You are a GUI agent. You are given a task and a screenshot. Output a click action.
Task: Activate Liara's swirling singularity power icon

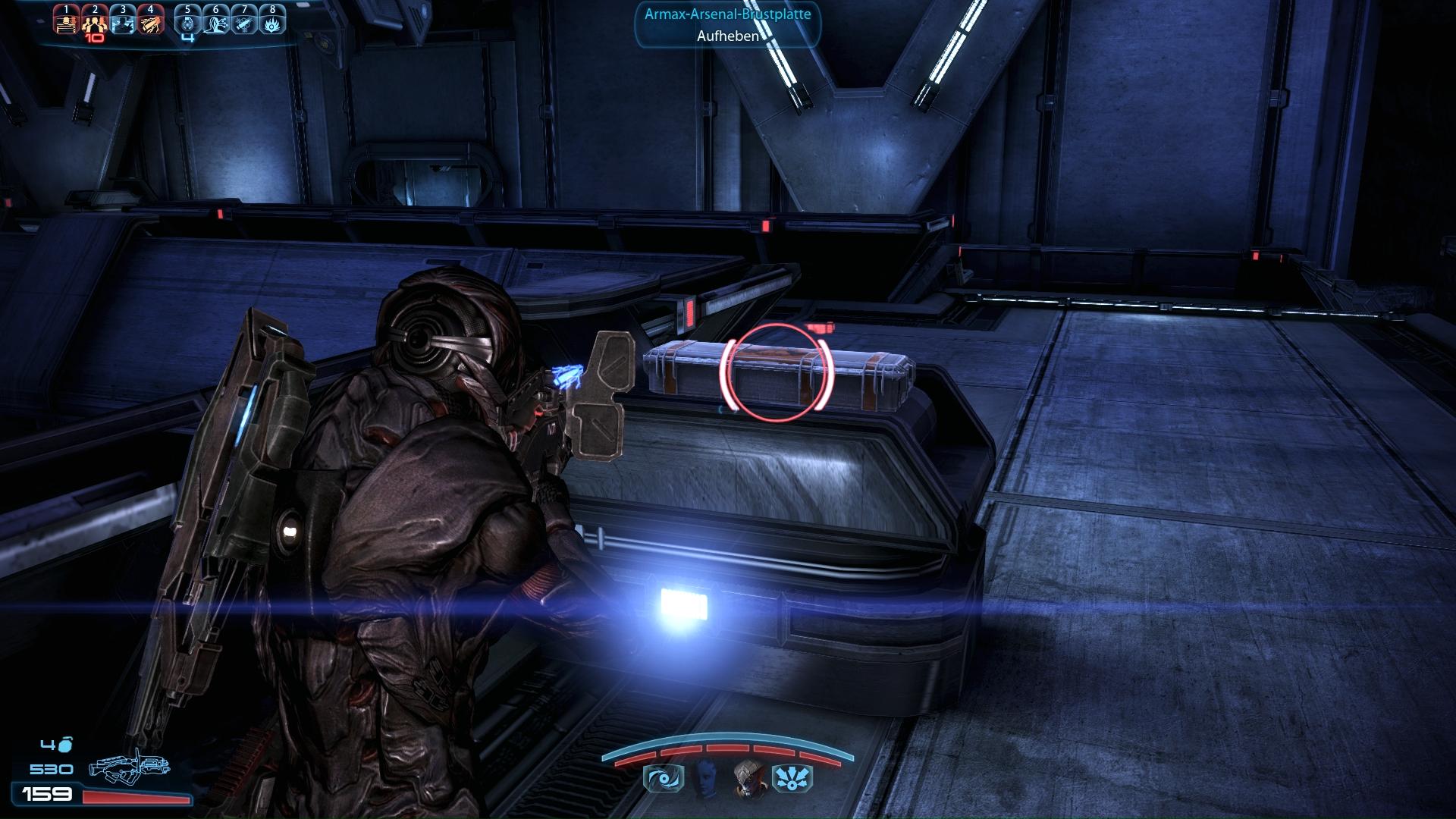click(x=664, y=779)
